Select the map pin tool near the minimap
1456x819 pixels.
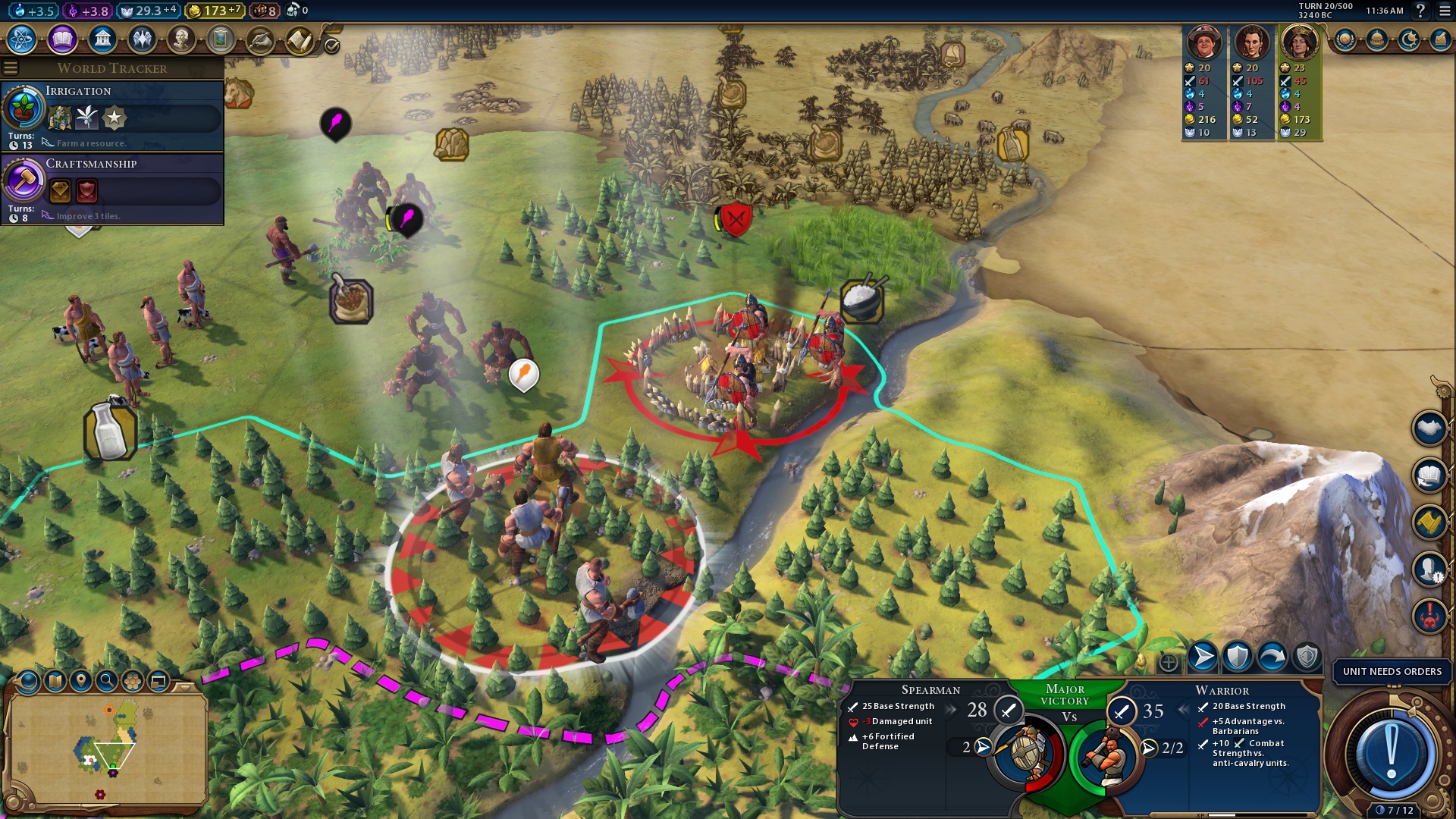[81, 681]
